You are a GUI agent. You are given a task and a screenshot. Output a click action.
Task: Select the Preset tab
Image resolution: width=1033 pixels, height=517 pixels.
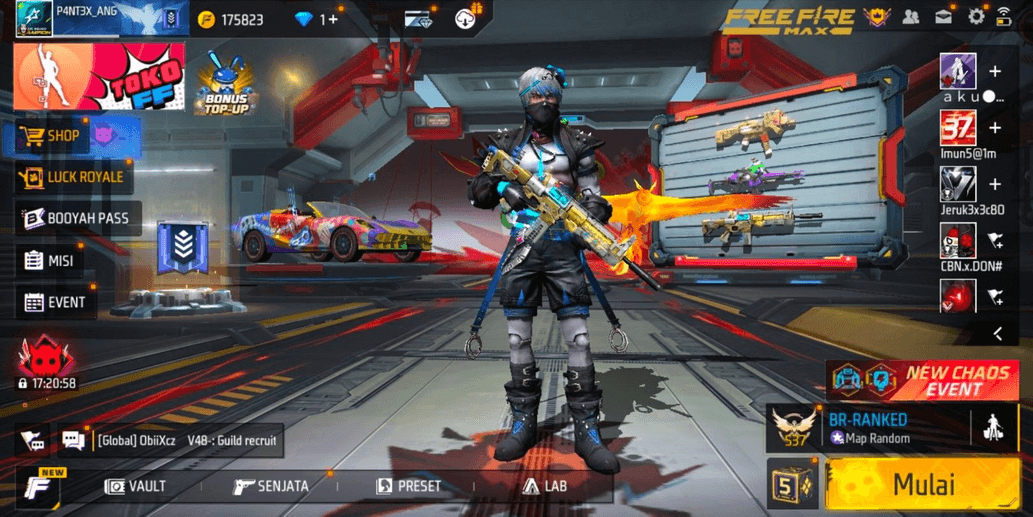coord(408,487)
